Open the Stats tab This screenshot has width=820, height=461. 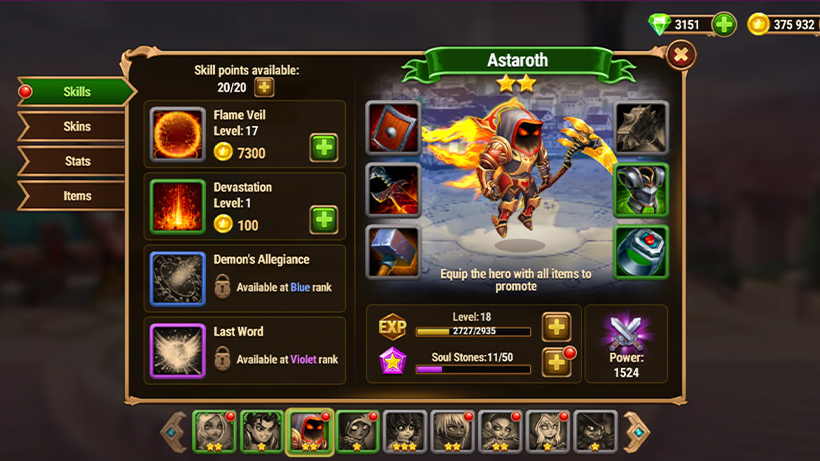(x=77, y=161)
